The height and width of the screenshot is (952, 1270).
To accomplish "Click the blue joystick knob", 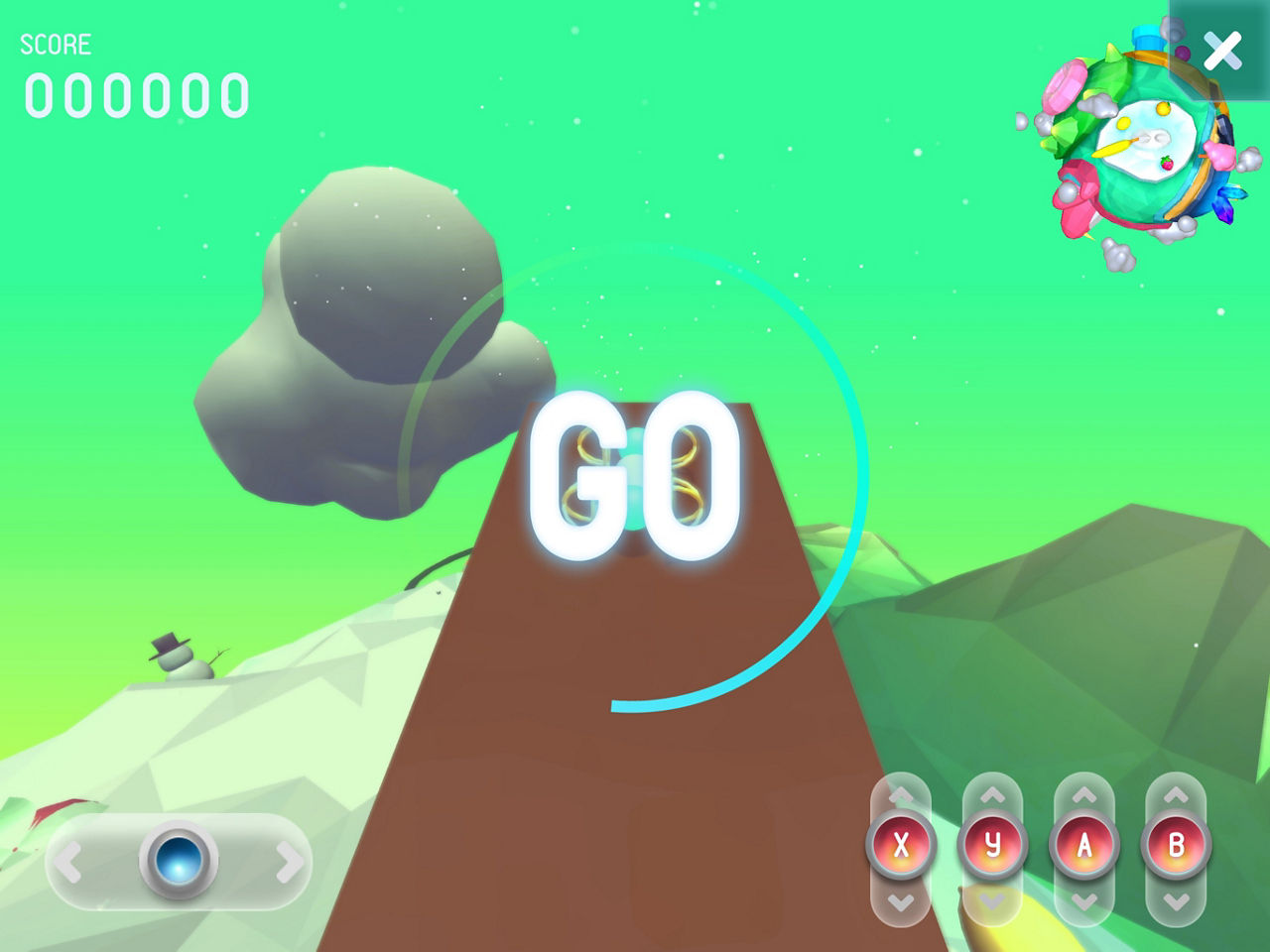I will pos(179,860).
